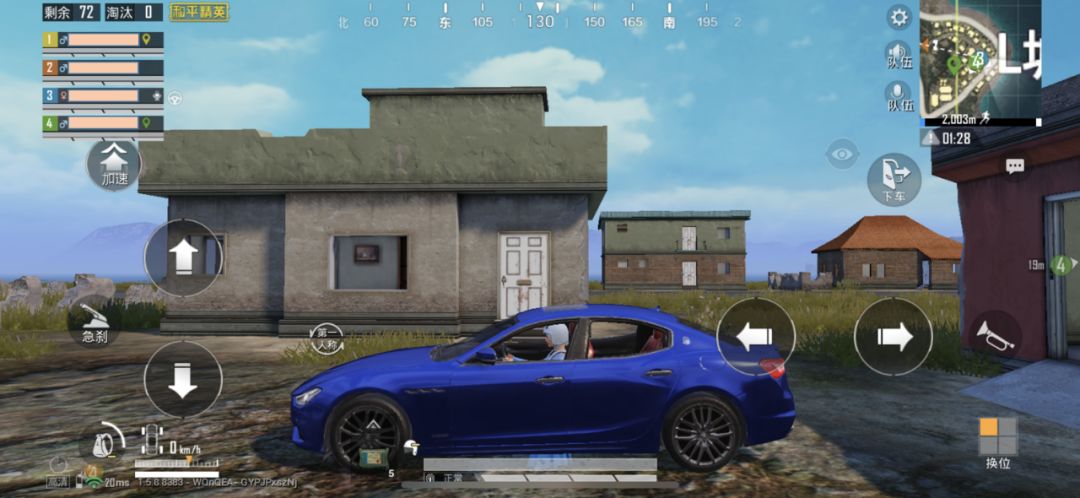1080x498 pixels.
Task: Select teammate number 3 status row
Action: pyautogui.click(x=102, y=96)
